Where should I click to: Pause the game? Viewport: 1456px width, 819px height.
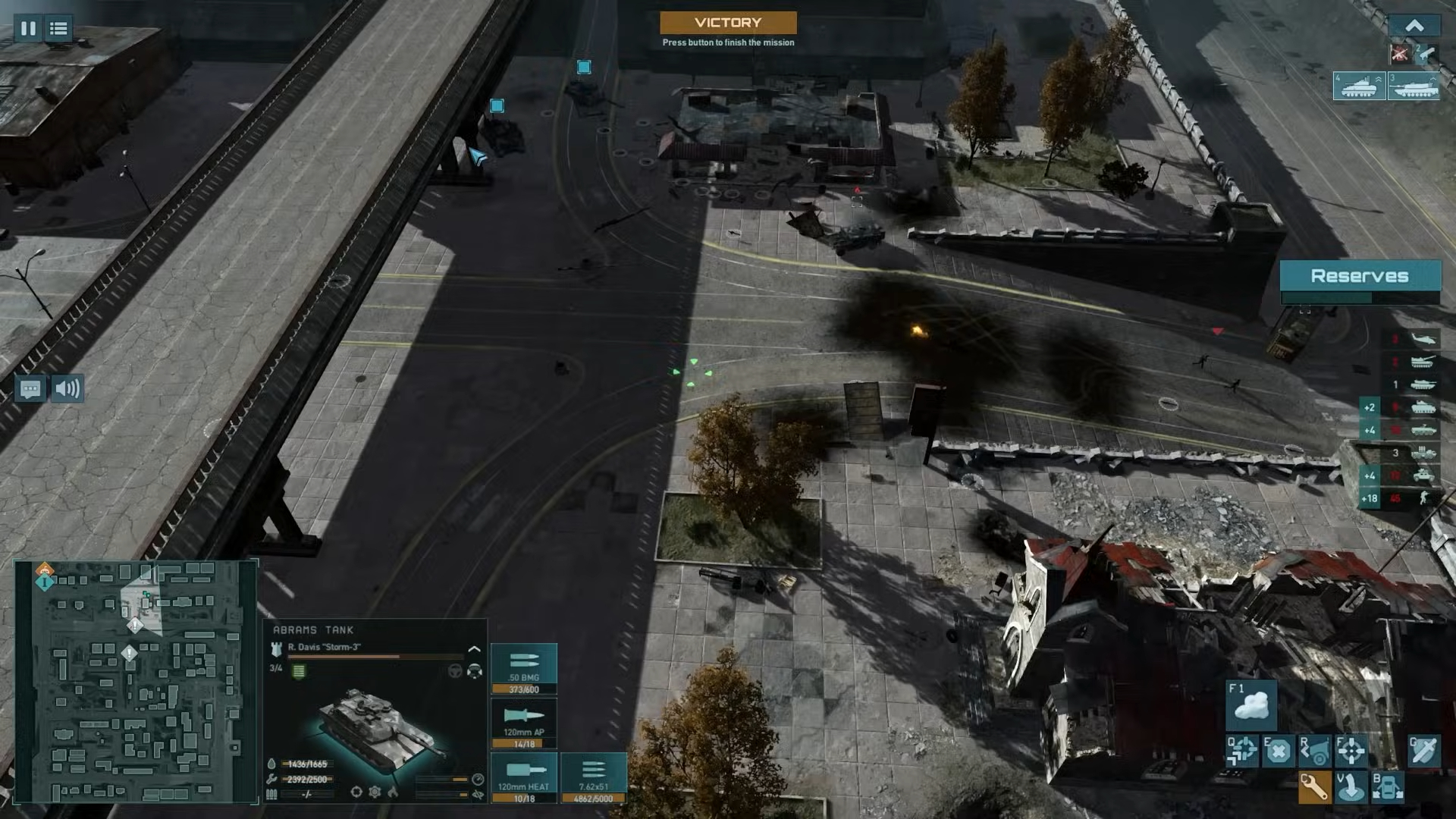[x=28, y=29]
